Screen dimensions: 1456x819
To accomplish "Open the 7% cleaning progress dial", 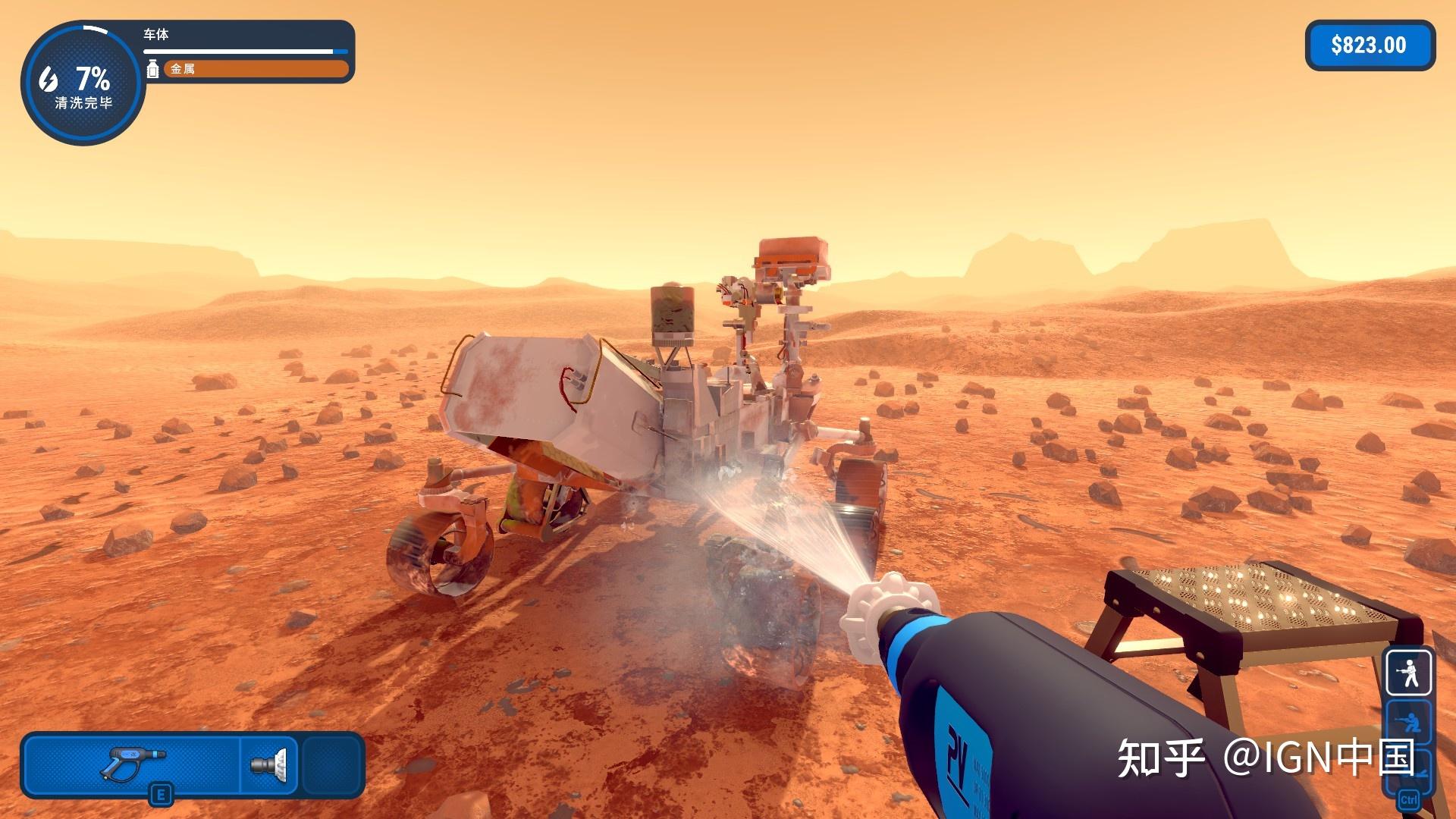I will click(x=83, y=83).
